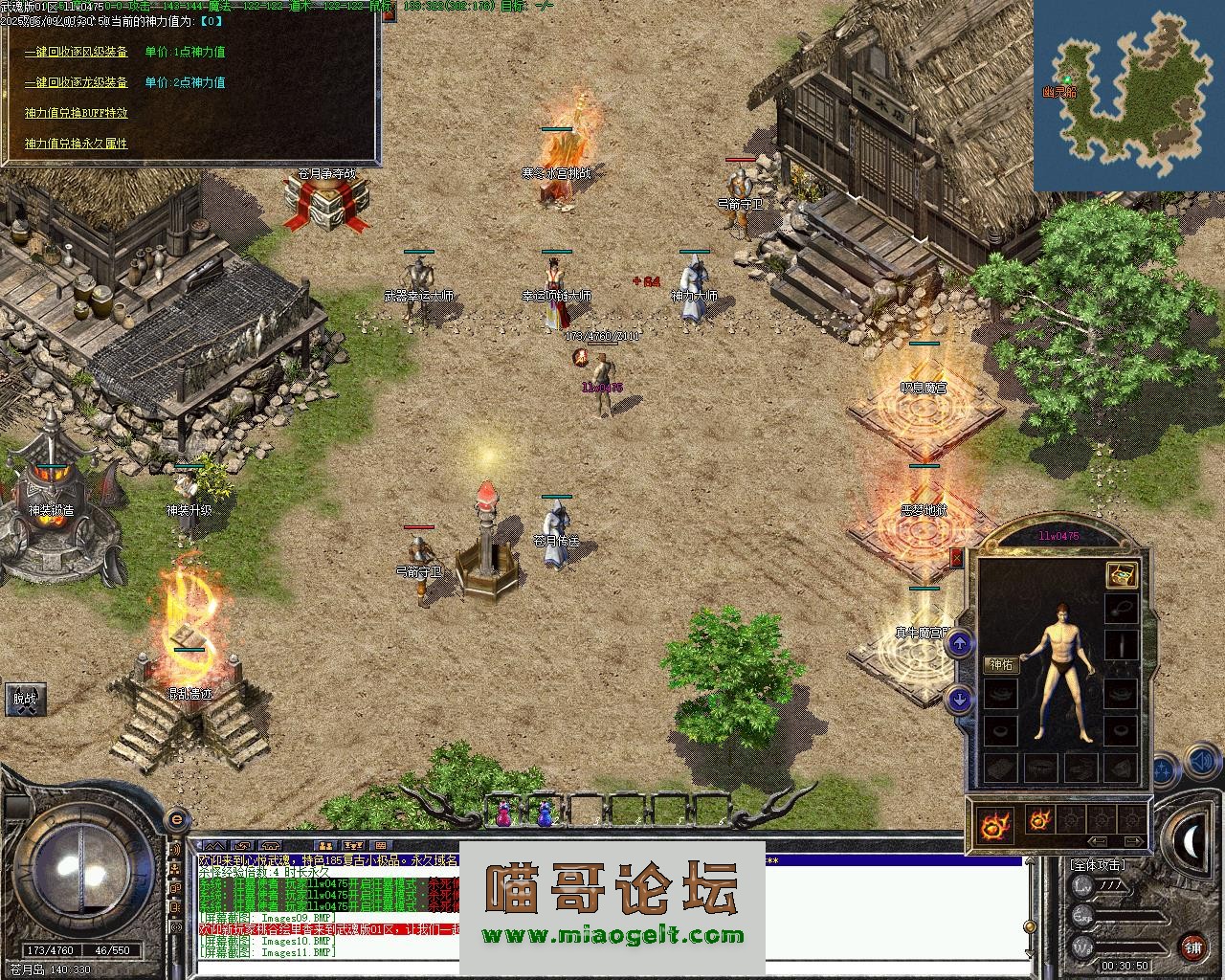Click the blue down-arrow button on equipment panel
Image resolution: width=1225 pixels, height=980 pixels.
pos(960,699)
